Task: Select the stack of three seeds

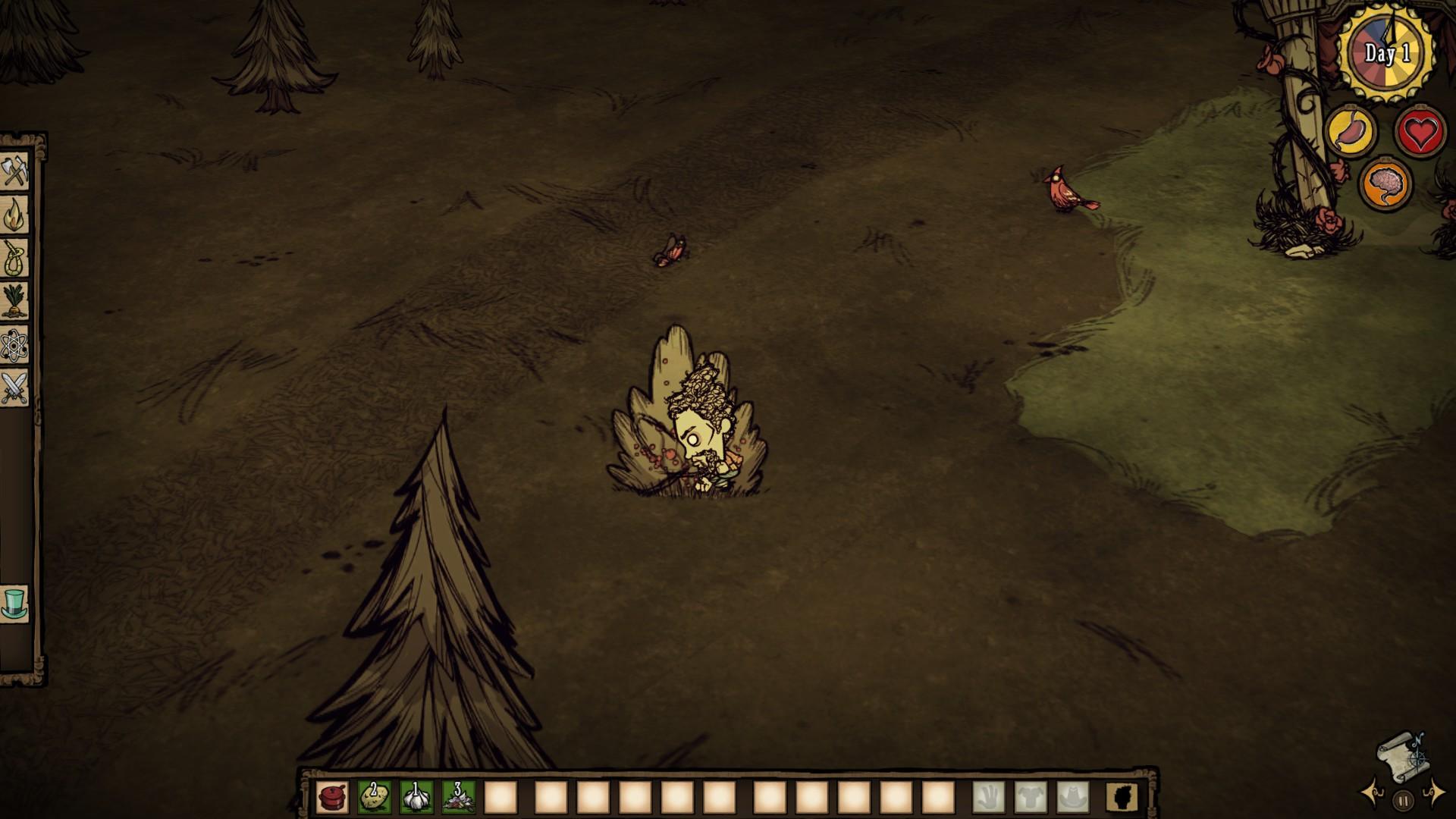Action: click(x=458, y=797)
